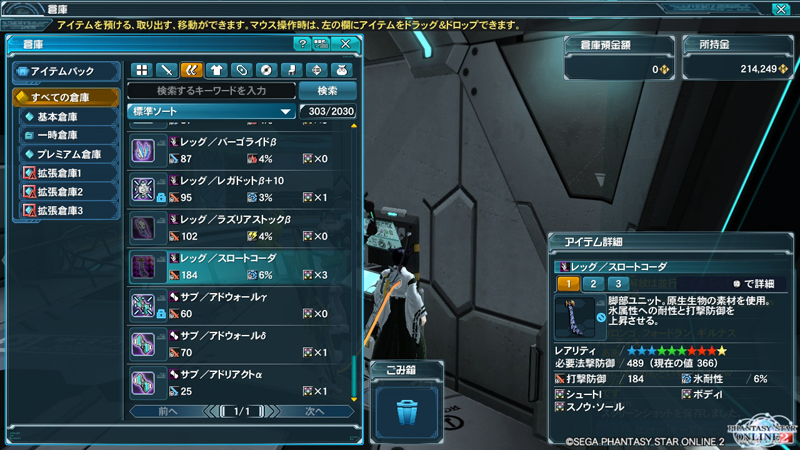Open the 標準ソート sort dropdown
Image resolution: width=800 pixels, height=450 pixels.
(x=211, y=111)
